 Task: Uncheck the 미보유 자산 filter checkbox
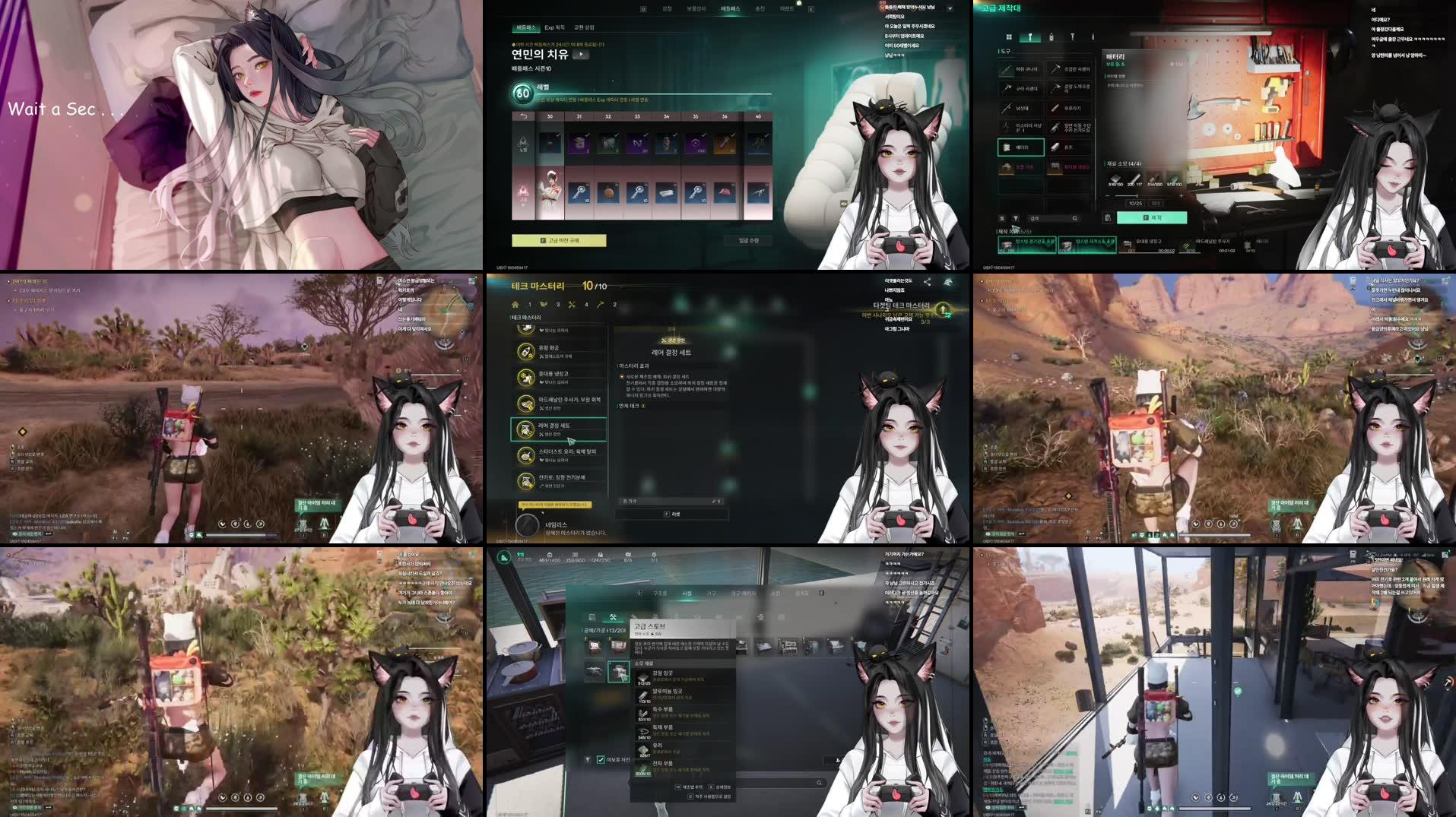pyautogui.click(x=601, y=759)
